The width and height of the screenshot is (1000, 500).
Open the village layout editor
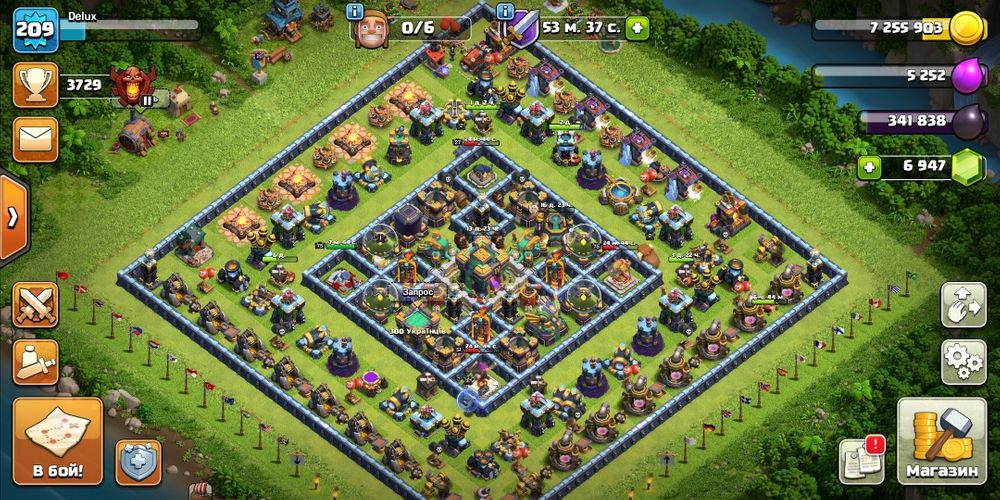(x=963, y=305)
